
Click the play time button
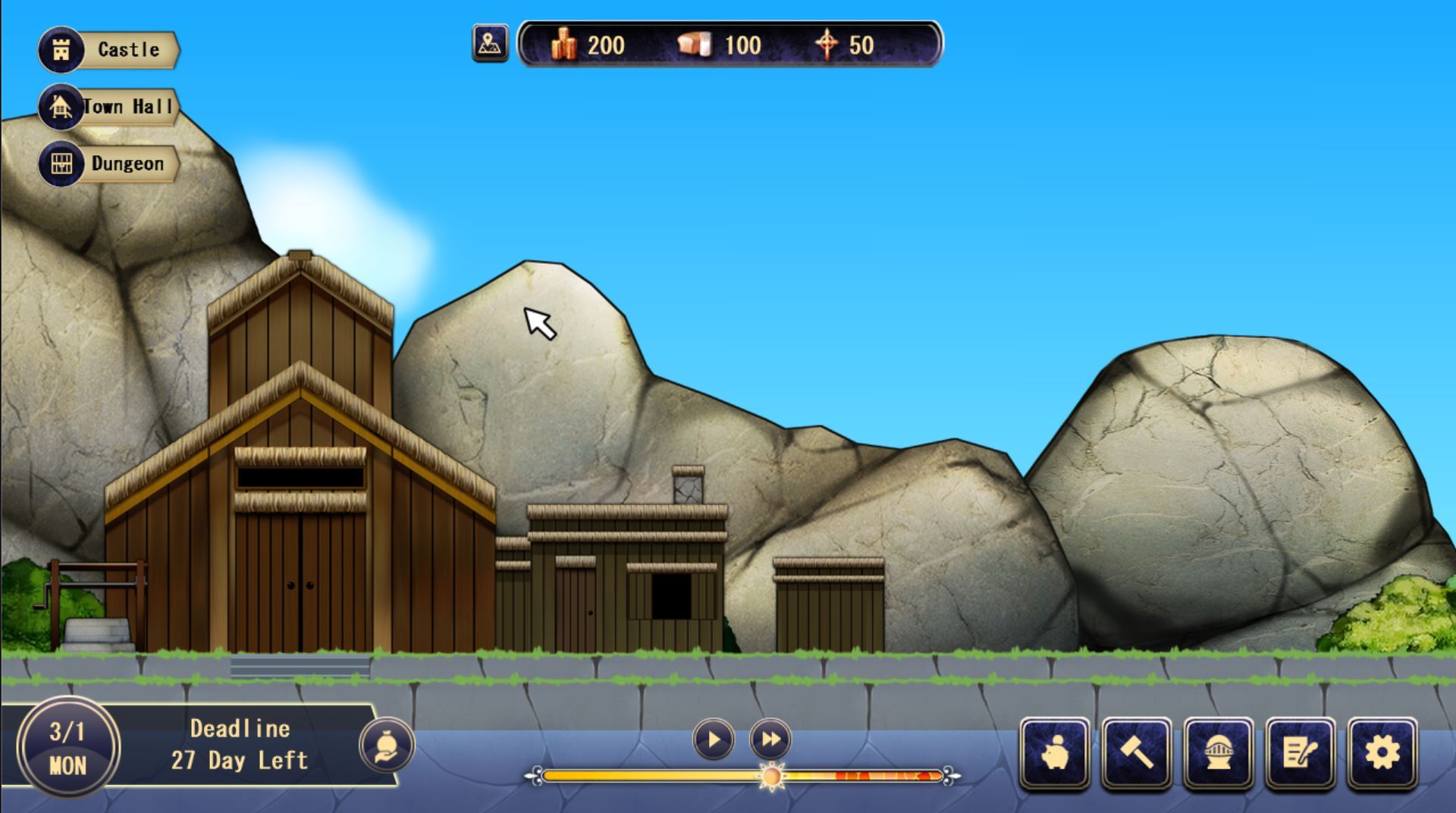click(x=713, y=739)
